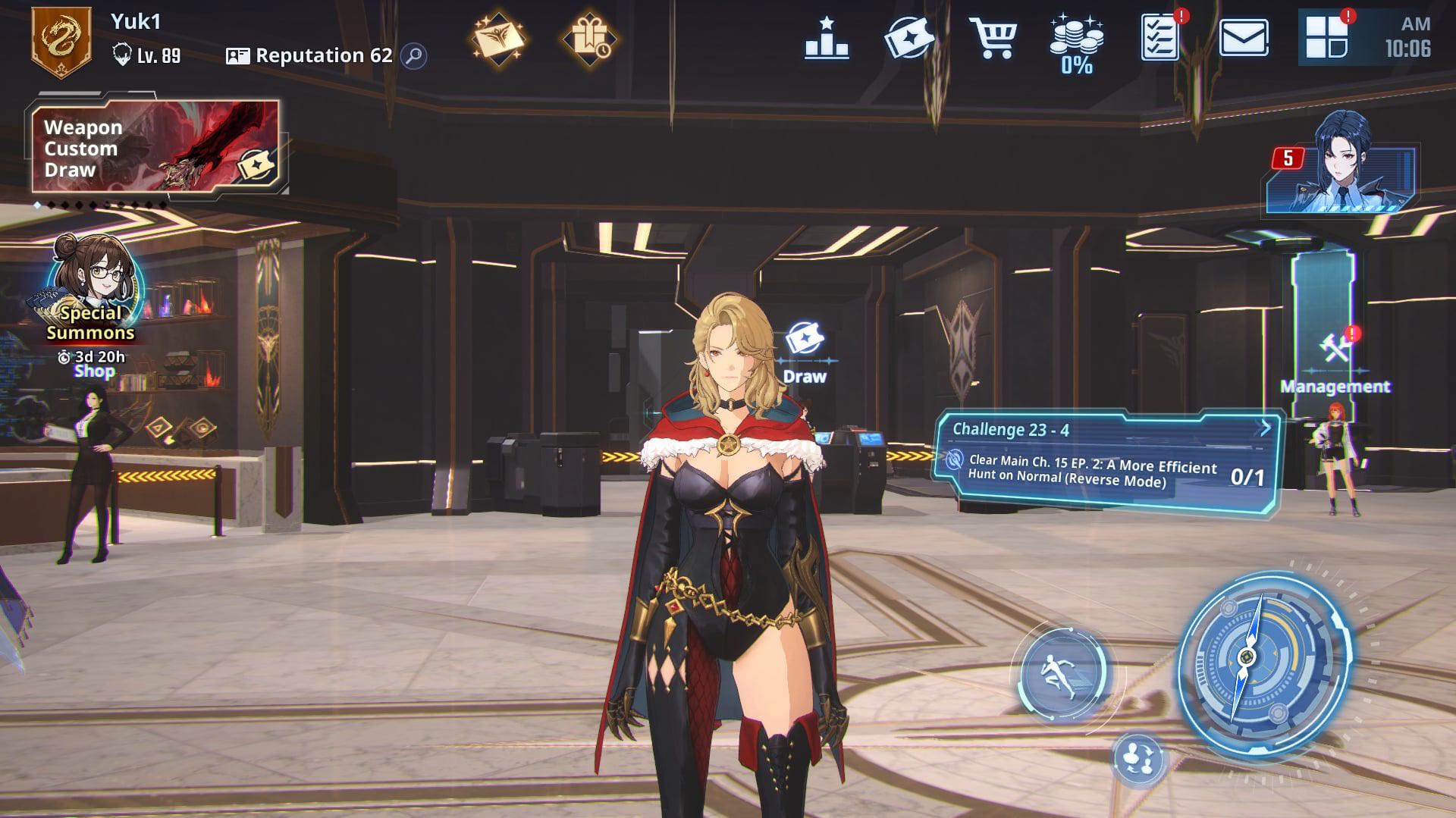The height and width of the screenshot is (818, 1456).
Task: Open the player profile emblem
Action: (x=61, y=41)
